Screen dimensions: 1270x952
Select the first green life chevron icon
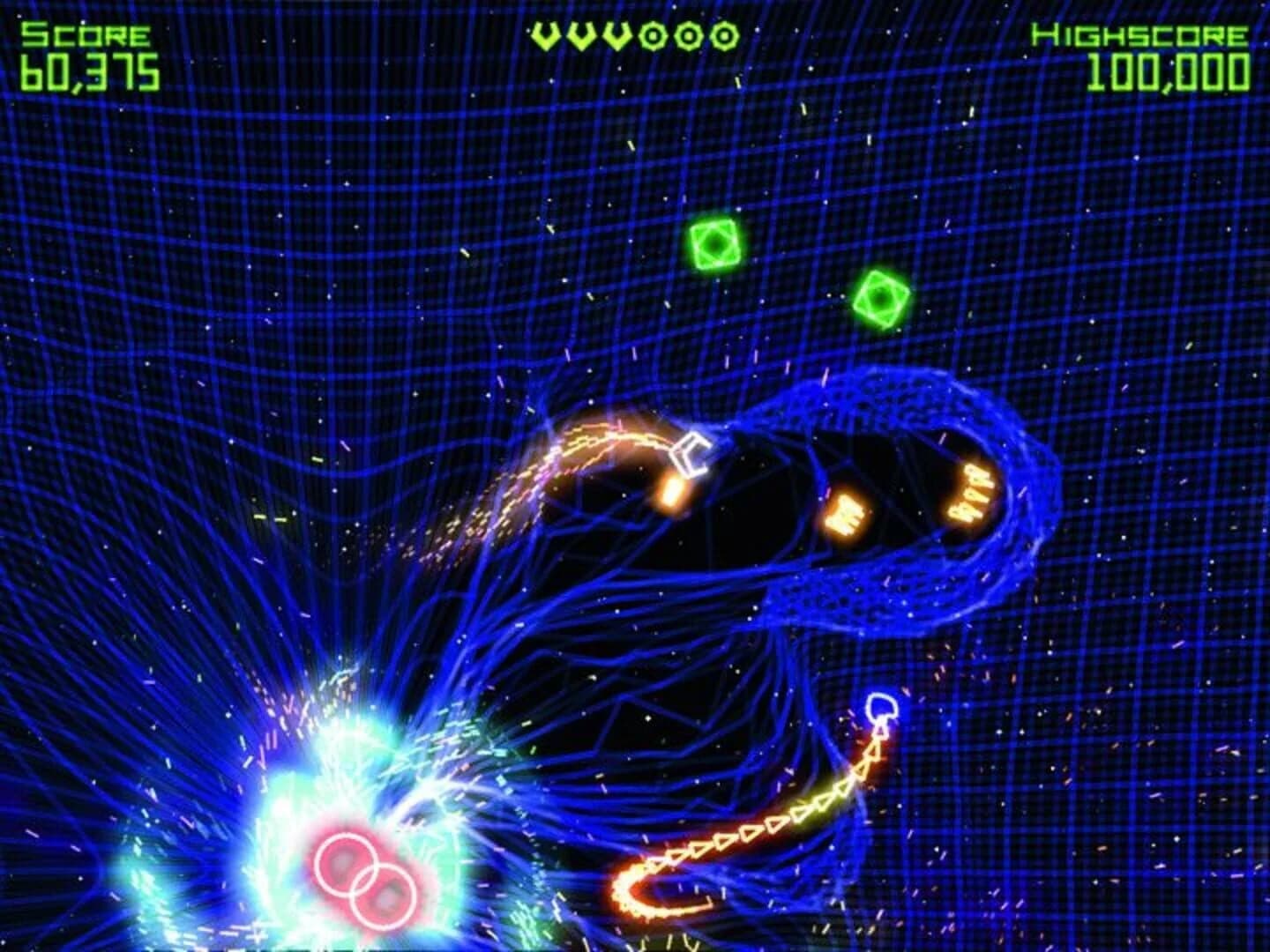click(x=545, y=35)
